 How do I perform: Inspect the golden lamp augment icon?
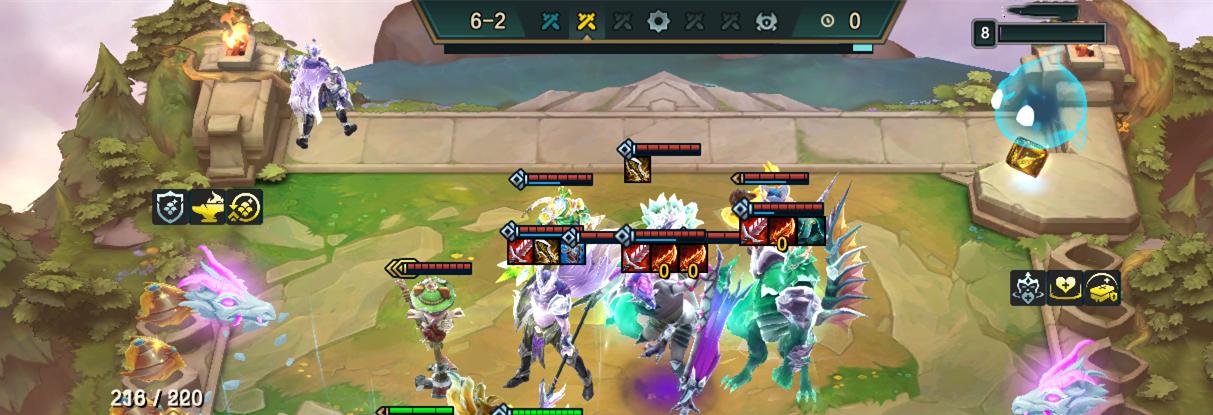pyautogui.click(x=207, y=207)
